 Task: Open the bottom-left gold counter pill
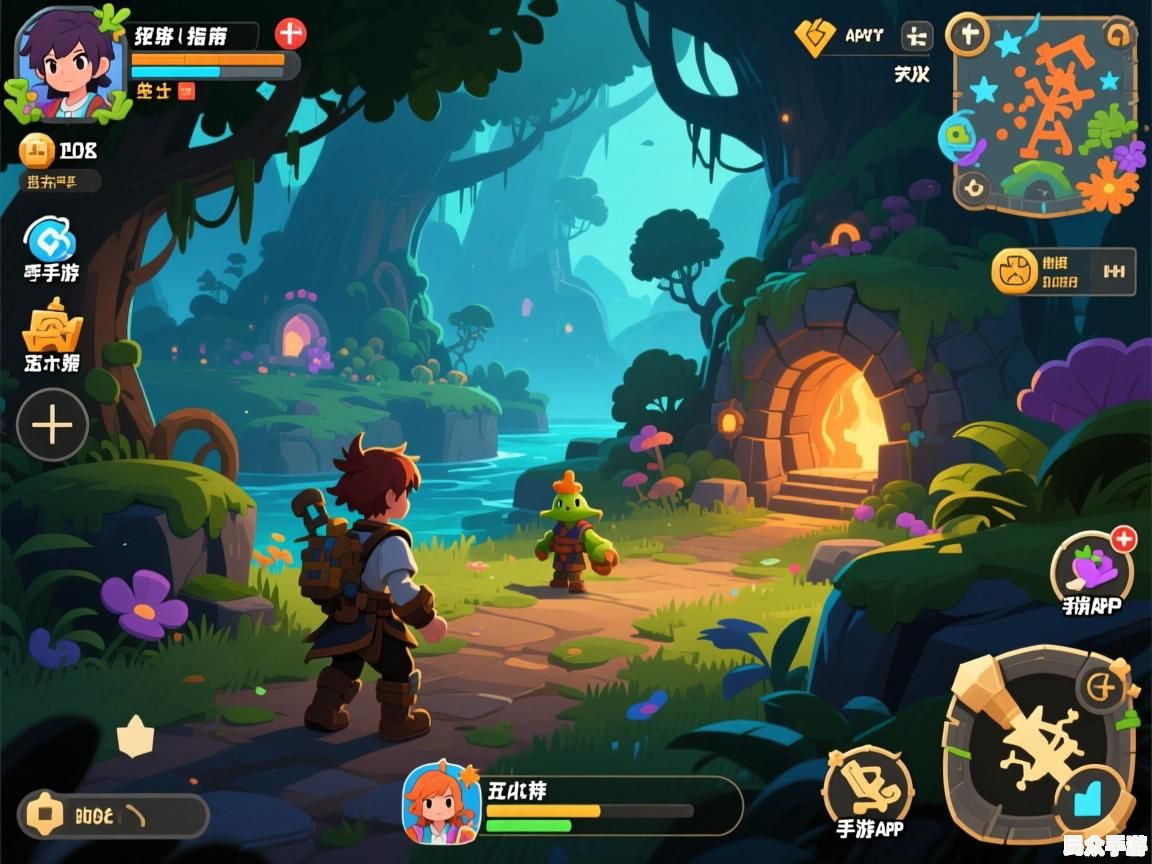tap(112, 815)
